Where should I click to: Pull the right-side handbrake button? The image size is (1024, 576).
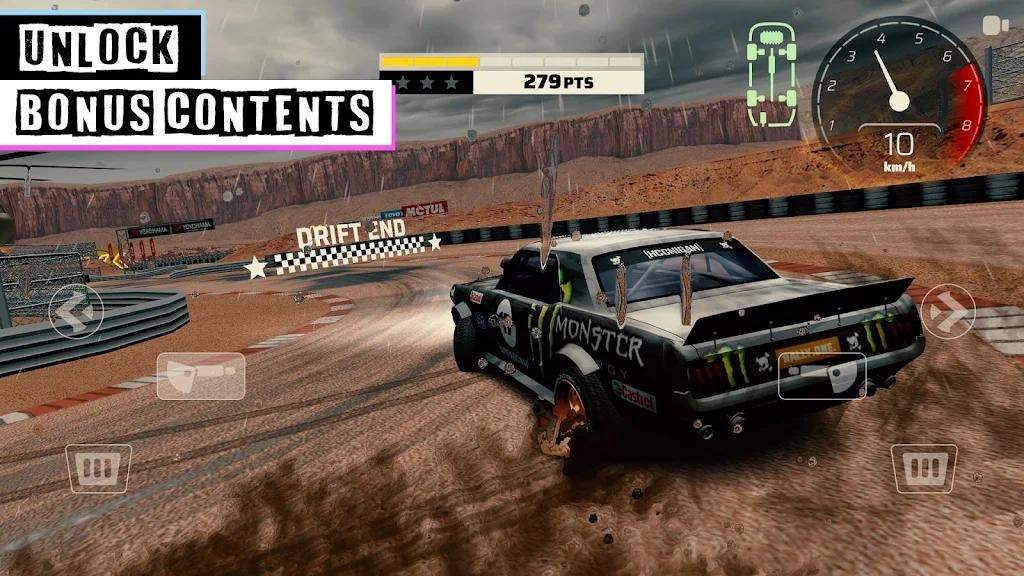click(x=823, y=376)
